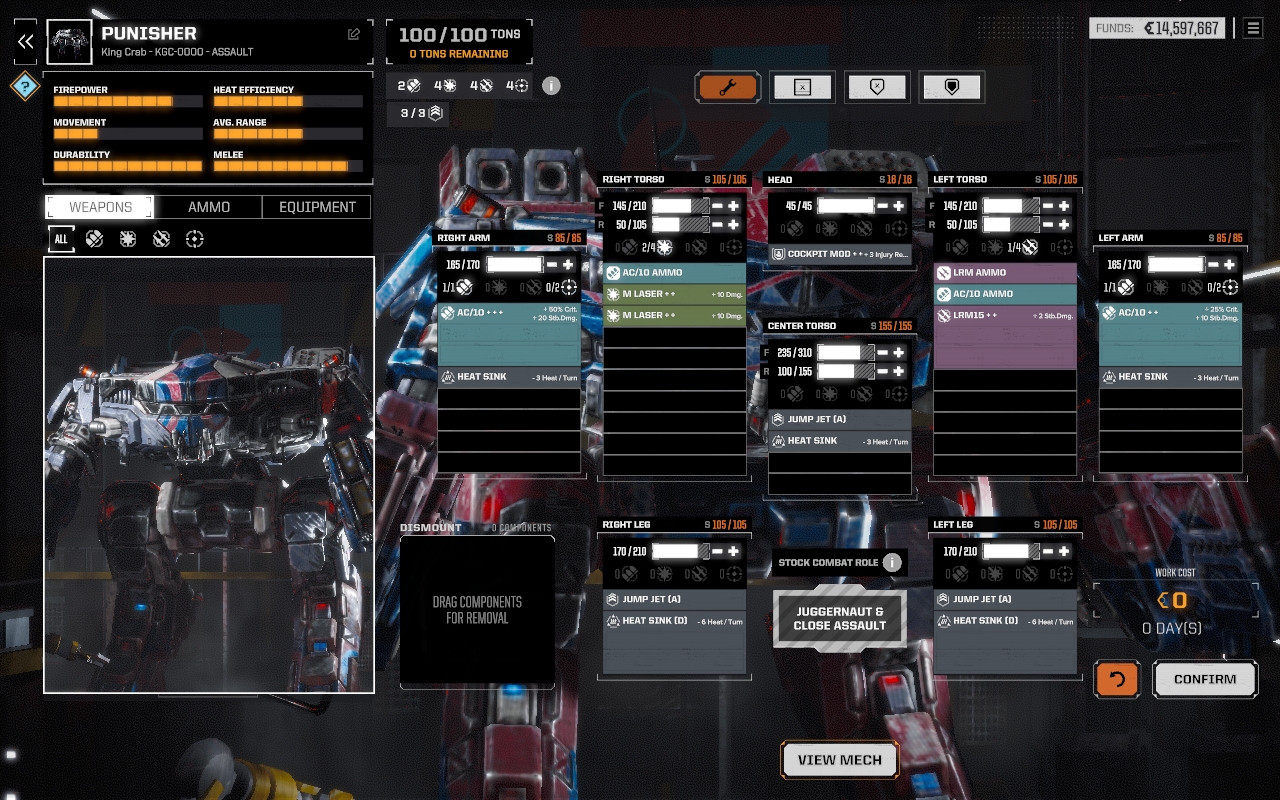The image size is (1280, 800).
Task: Open the View Mech display
Action: [840, 760]
